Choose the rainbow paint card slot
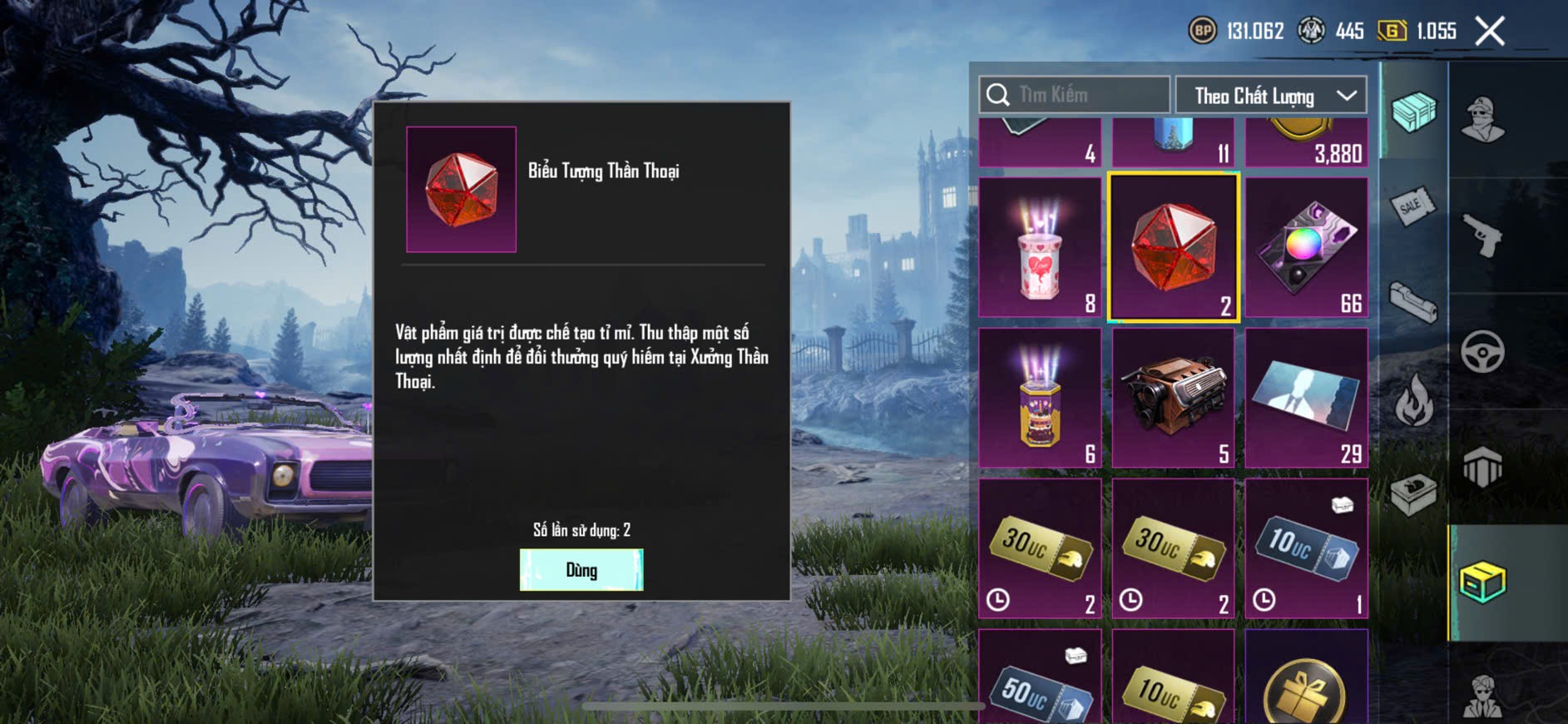 (x=1306, y=247)
